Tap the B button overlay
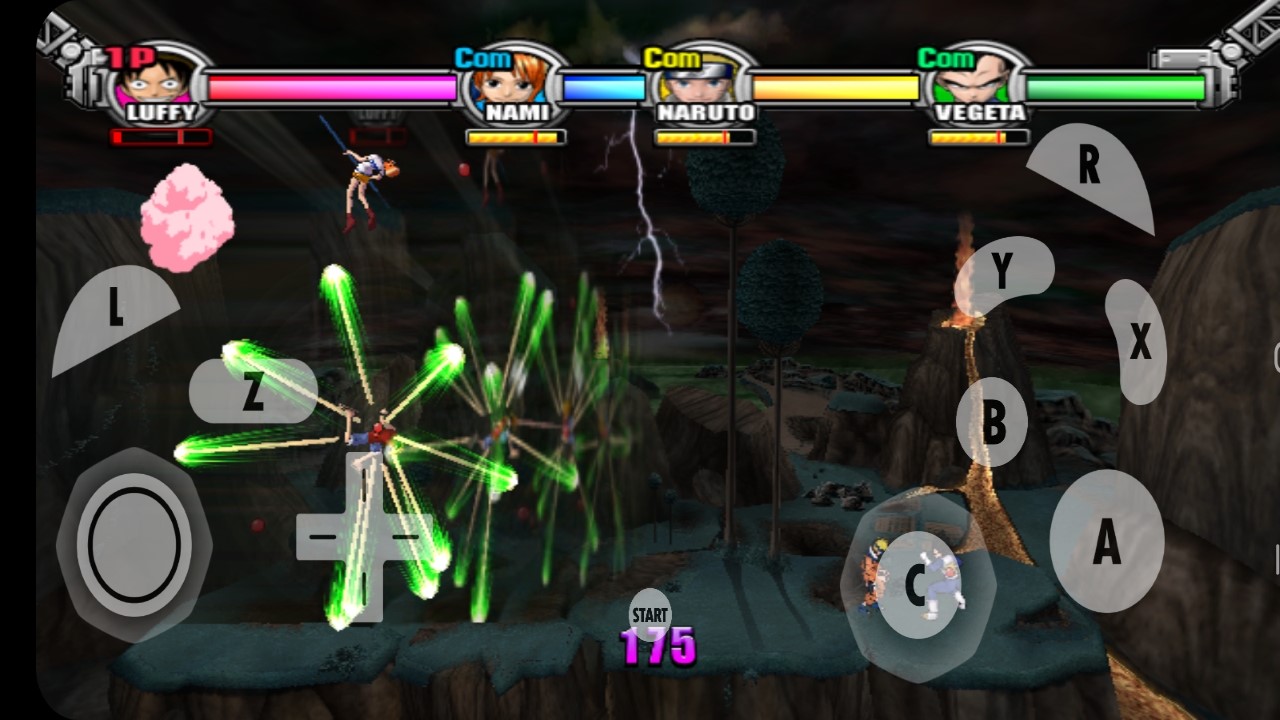 coord(992,423)
